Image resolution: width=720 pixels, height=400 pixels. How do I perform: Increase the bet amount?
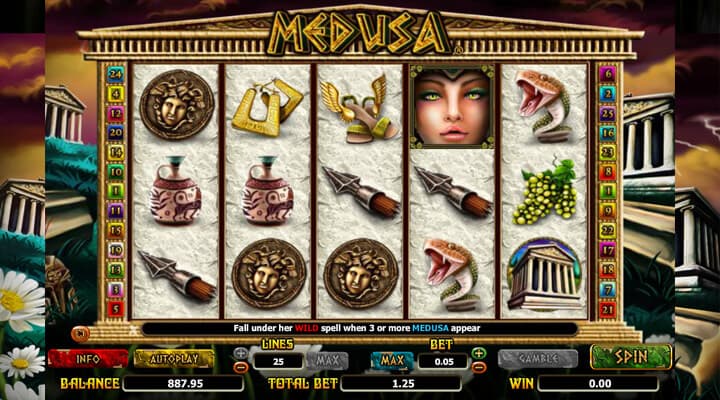click(x=479, y=353)
